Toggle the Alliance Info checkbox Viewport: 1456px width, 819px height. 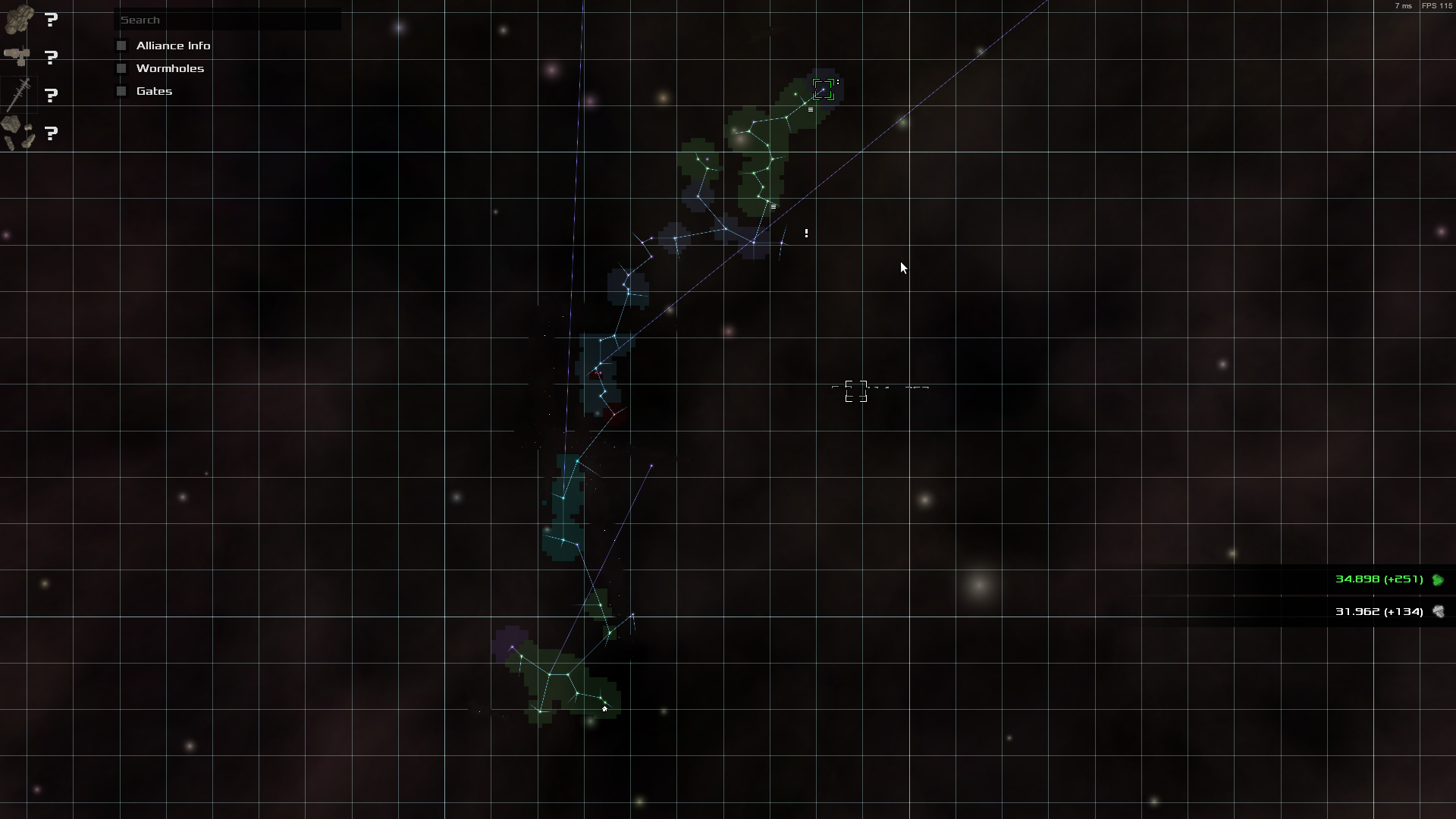tap(121, 45)
